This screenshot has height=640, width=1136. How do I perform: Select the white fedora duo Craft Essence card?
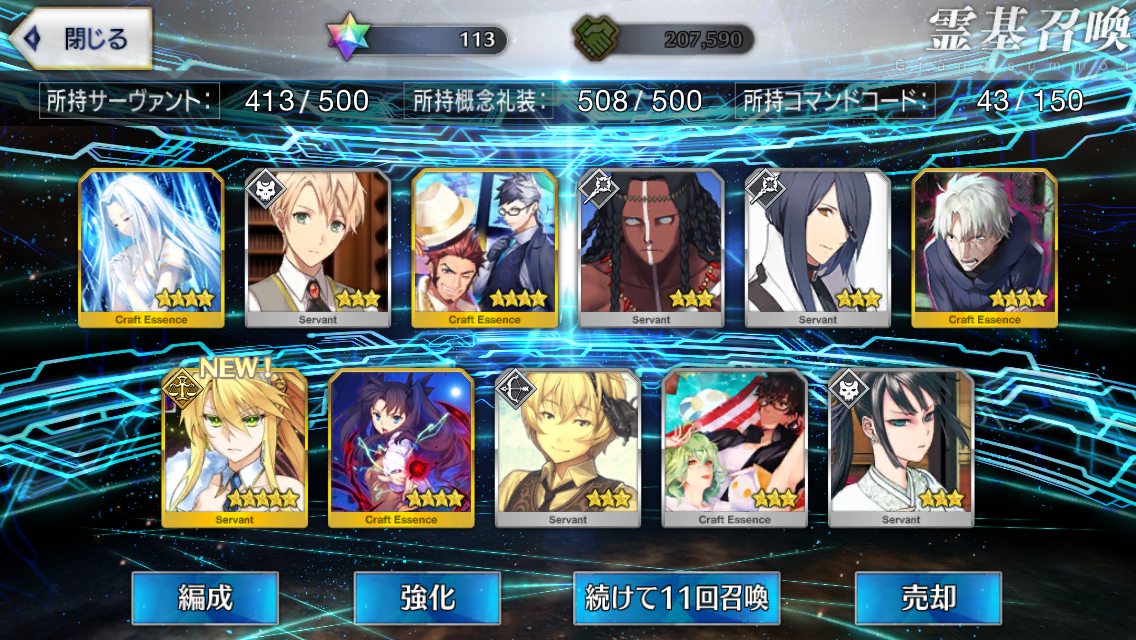pyautogui.click(x=484, y=247)
